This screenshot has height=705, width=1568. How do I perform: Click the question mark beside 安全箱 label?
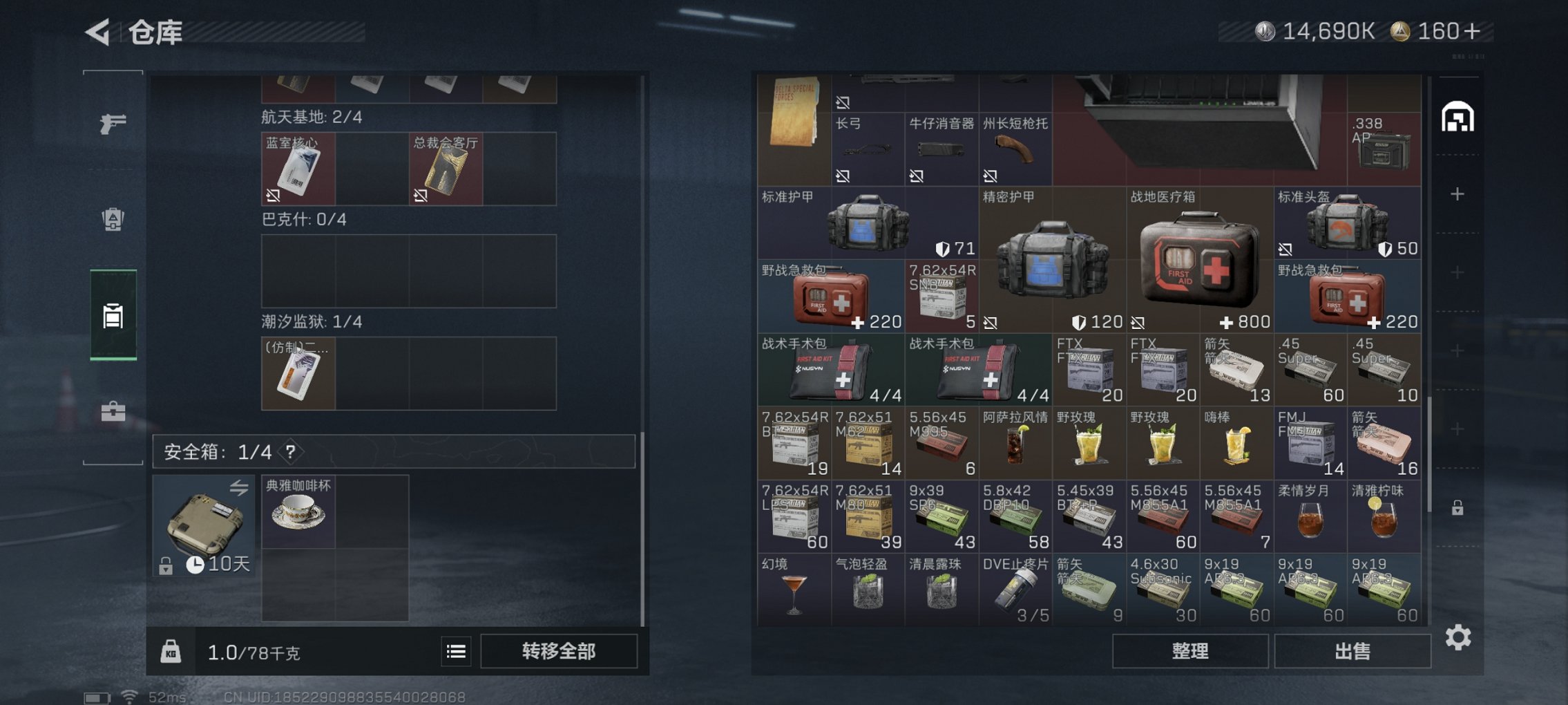click(290, 453)
